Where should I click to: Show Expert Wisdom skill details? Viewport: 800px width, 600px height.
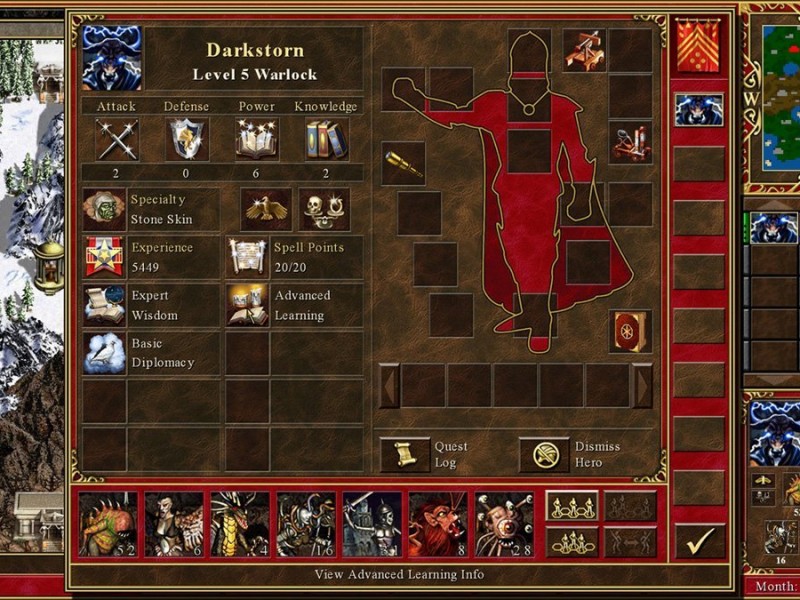pos(104,306)
